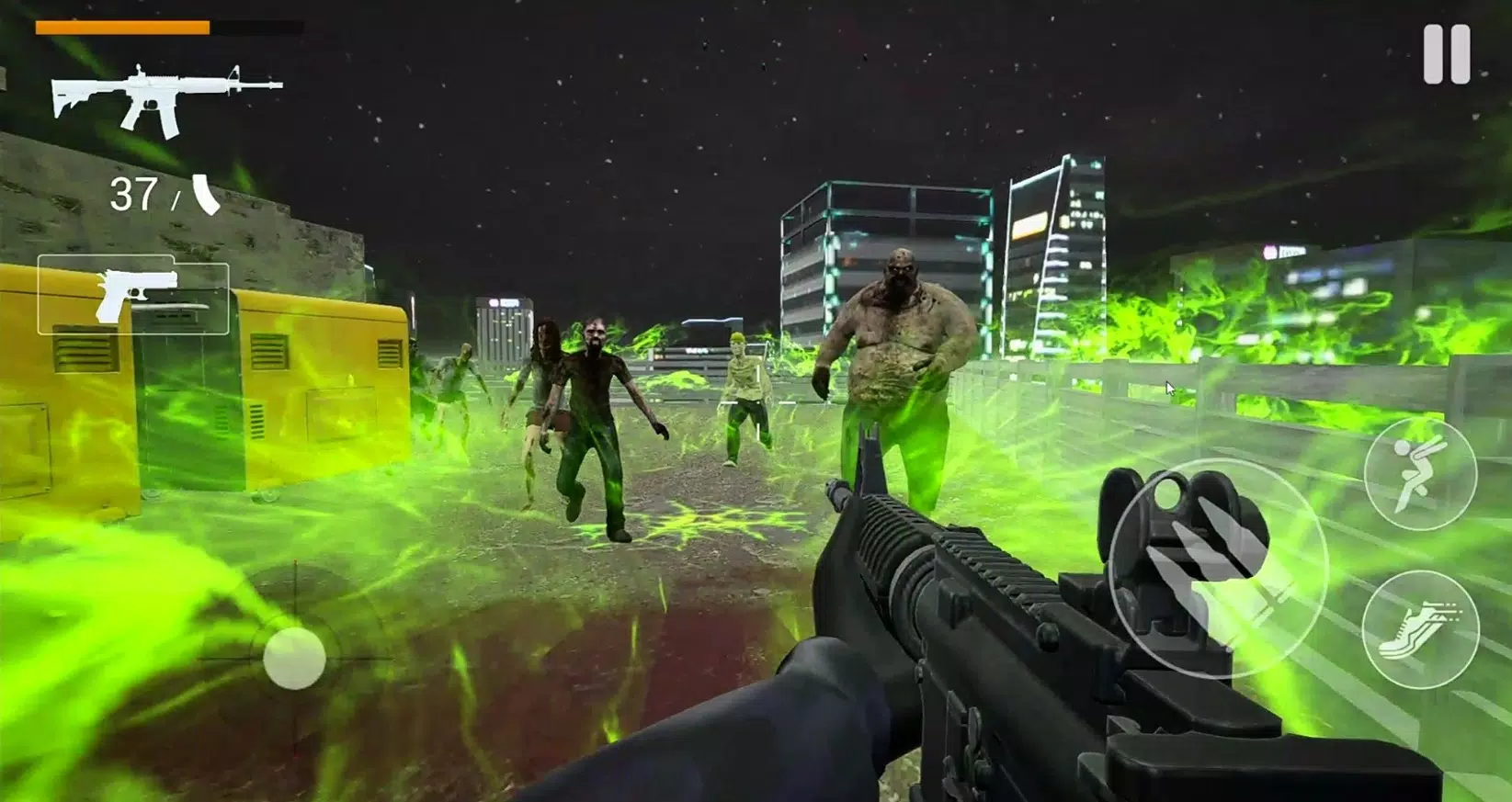
Task: Expand the ammo counter display
Action: tap(161, 194)
